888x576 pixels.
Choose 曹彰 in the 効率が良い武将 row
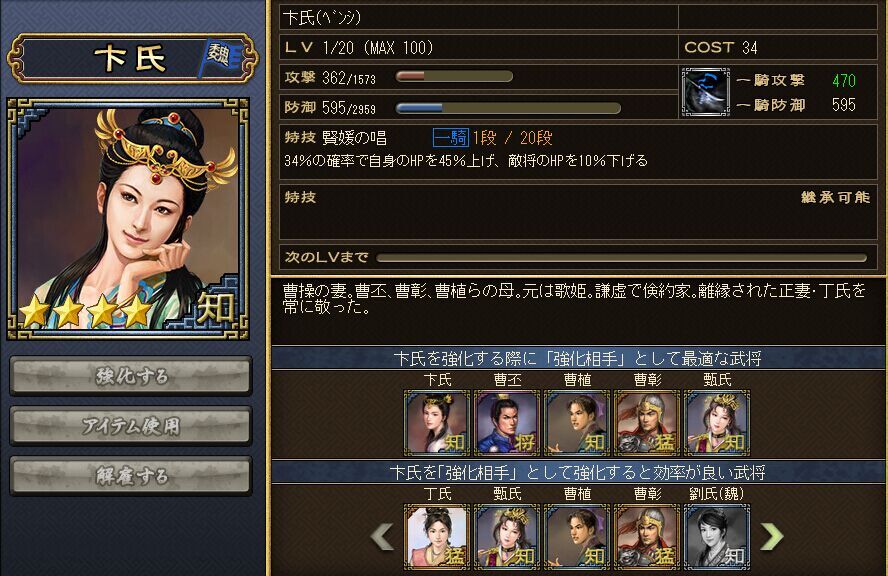click(647, 537)
